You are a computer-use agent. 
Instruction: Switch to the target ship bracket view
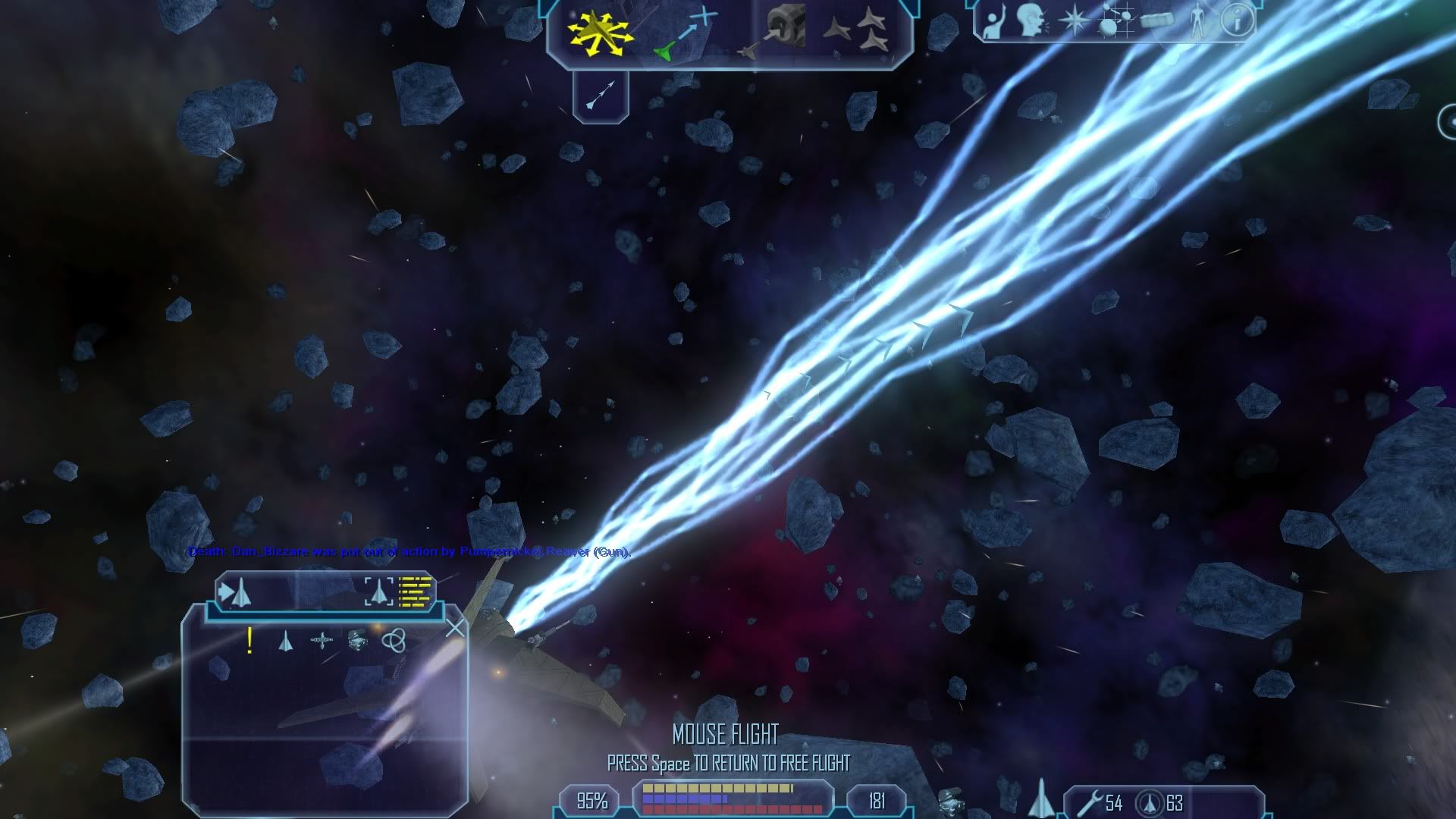coord(379,591)
